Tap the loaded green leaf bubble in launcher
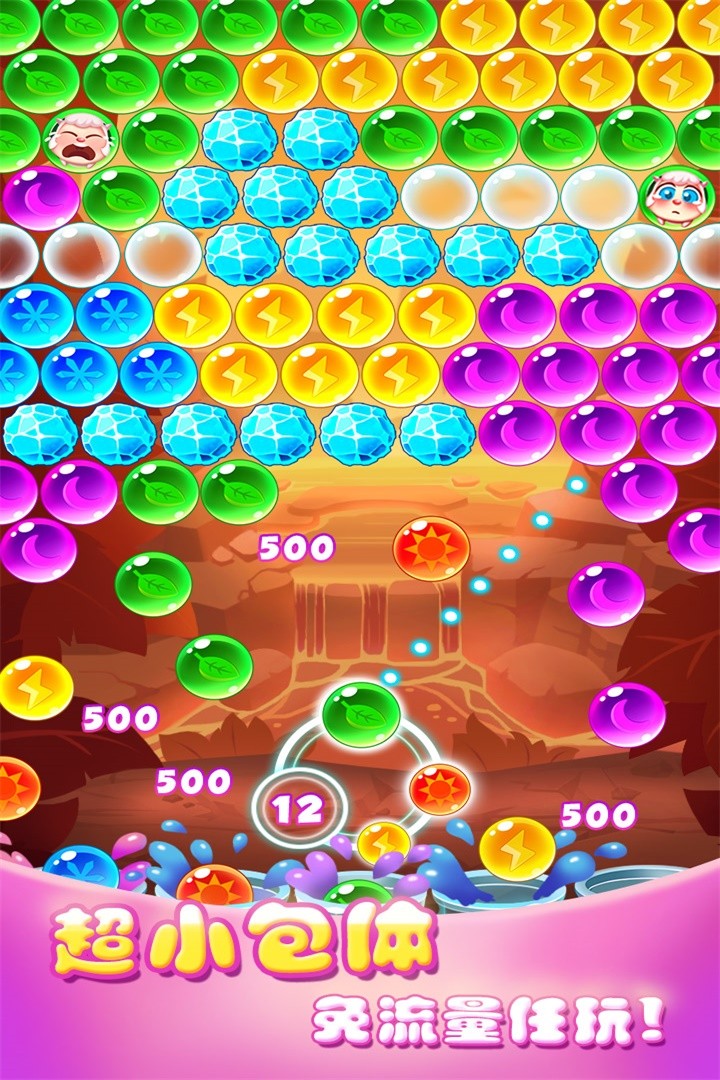Image resolution: width=720 pixels, height=1080 pixels. point(361,713)
